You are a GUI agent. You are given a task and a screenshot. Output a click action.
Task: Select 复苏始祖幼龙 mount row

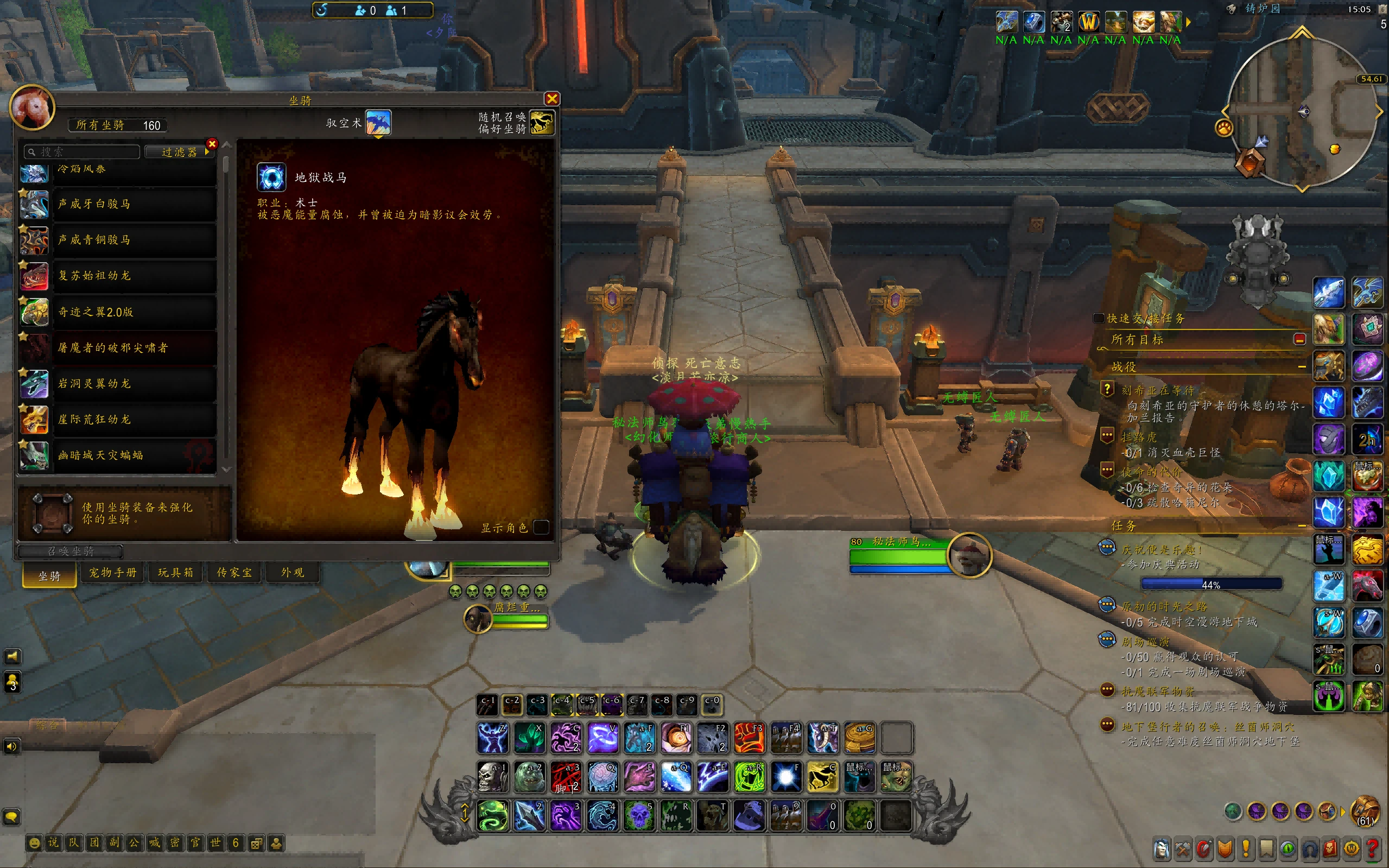coord(134,276)
